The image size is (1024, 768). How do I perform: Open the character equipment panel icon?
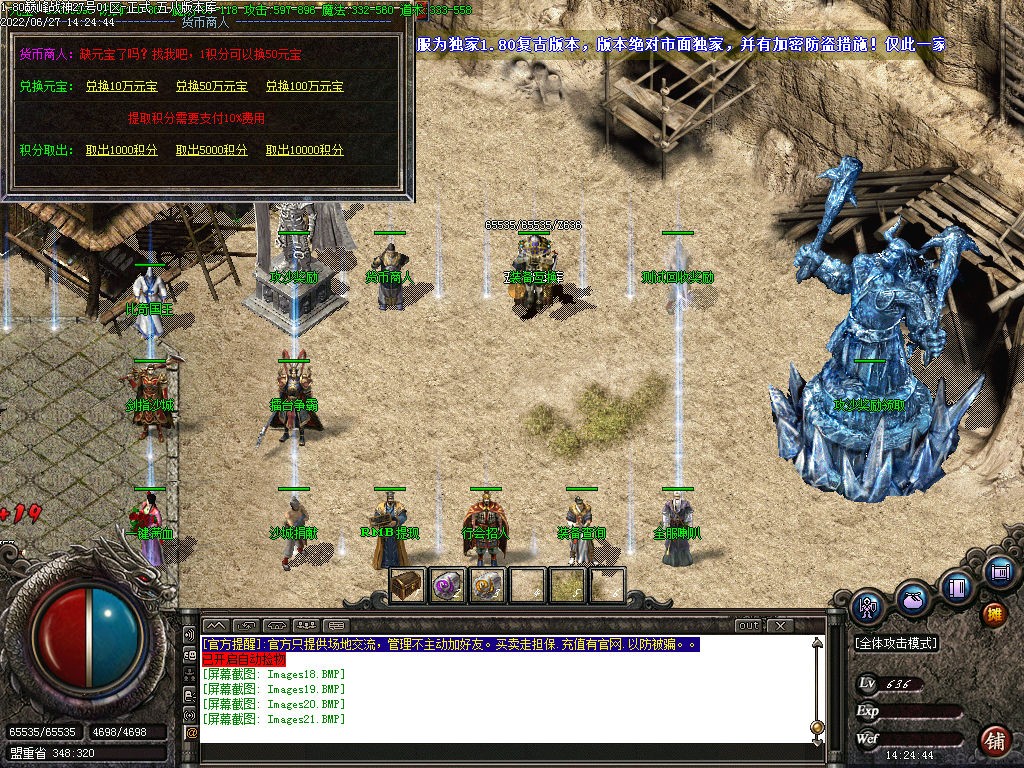coord(868,606)
